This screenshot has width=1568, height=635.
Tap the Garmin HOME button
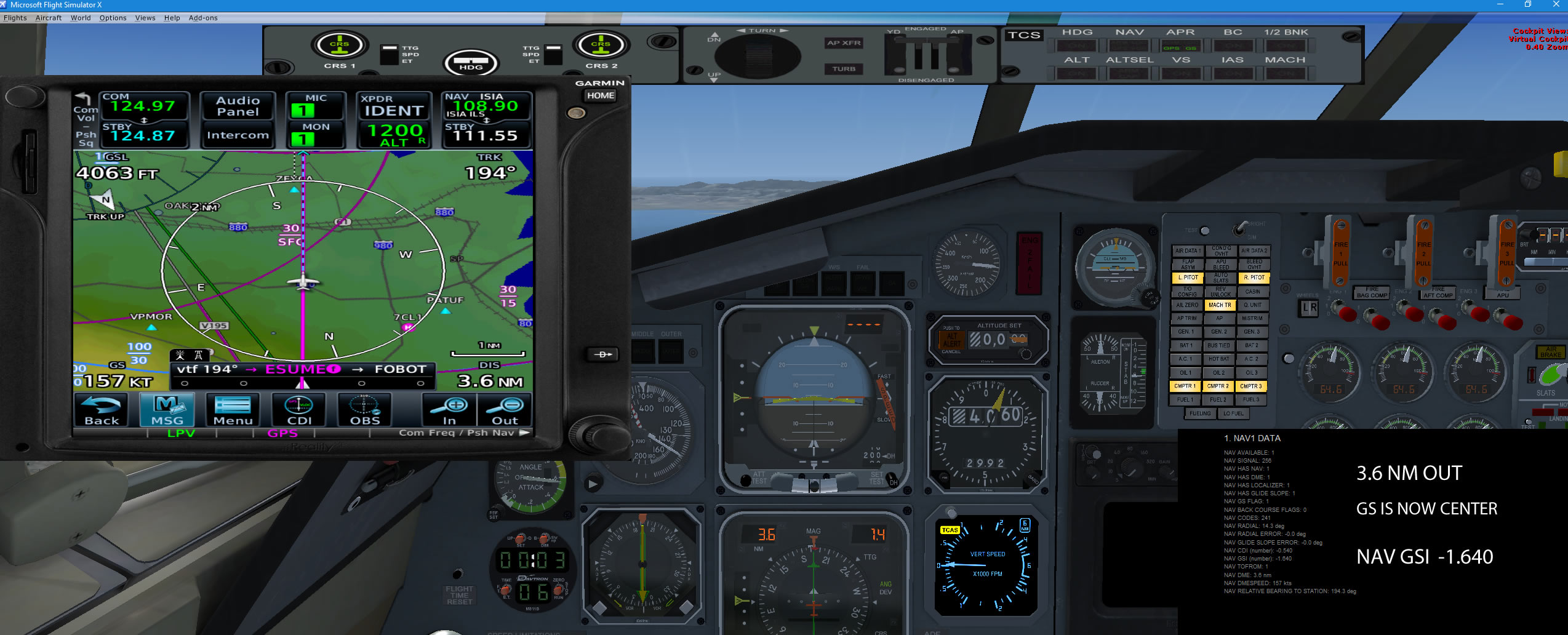coord(600,95)
